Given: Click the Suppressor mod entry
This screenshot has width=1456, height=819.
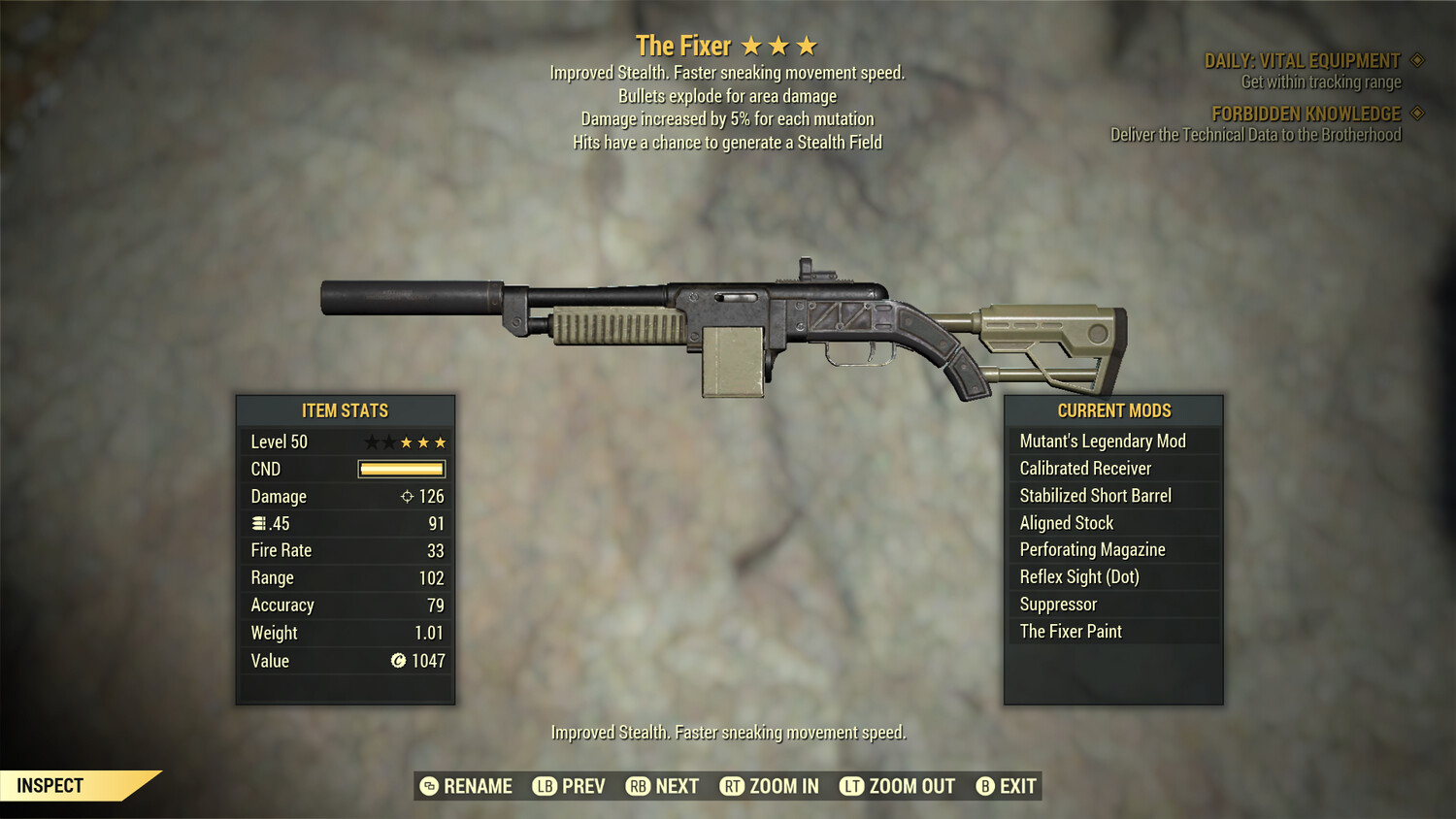Looking at the screenshot, I should tap(1057, 604).
